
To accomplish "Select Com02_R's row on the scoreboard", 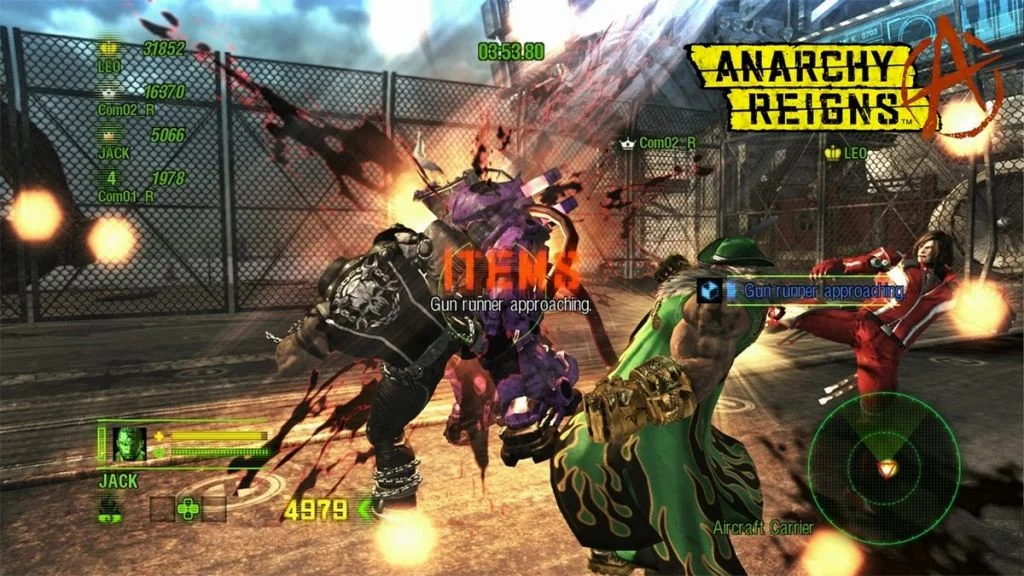I will [x=141, y=100].
